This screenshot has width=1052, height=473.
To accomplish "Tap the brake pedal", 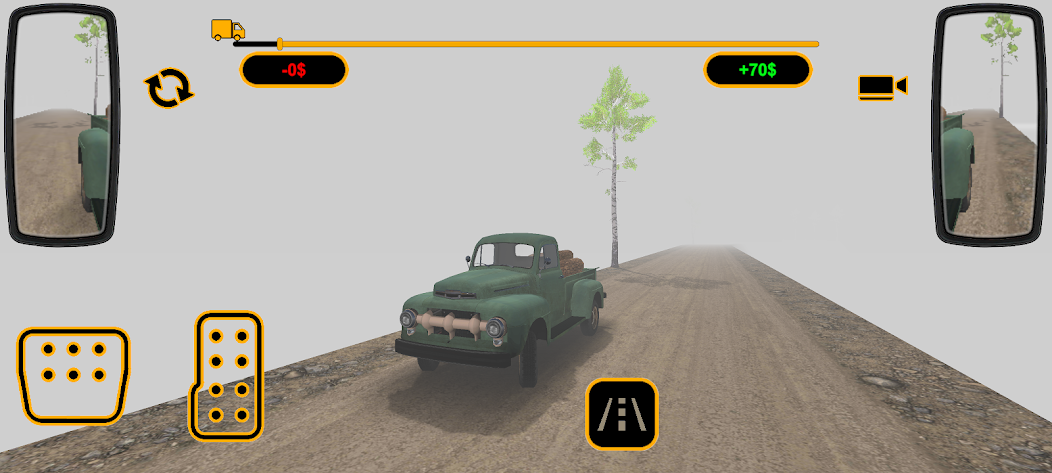I will (73, 373).
